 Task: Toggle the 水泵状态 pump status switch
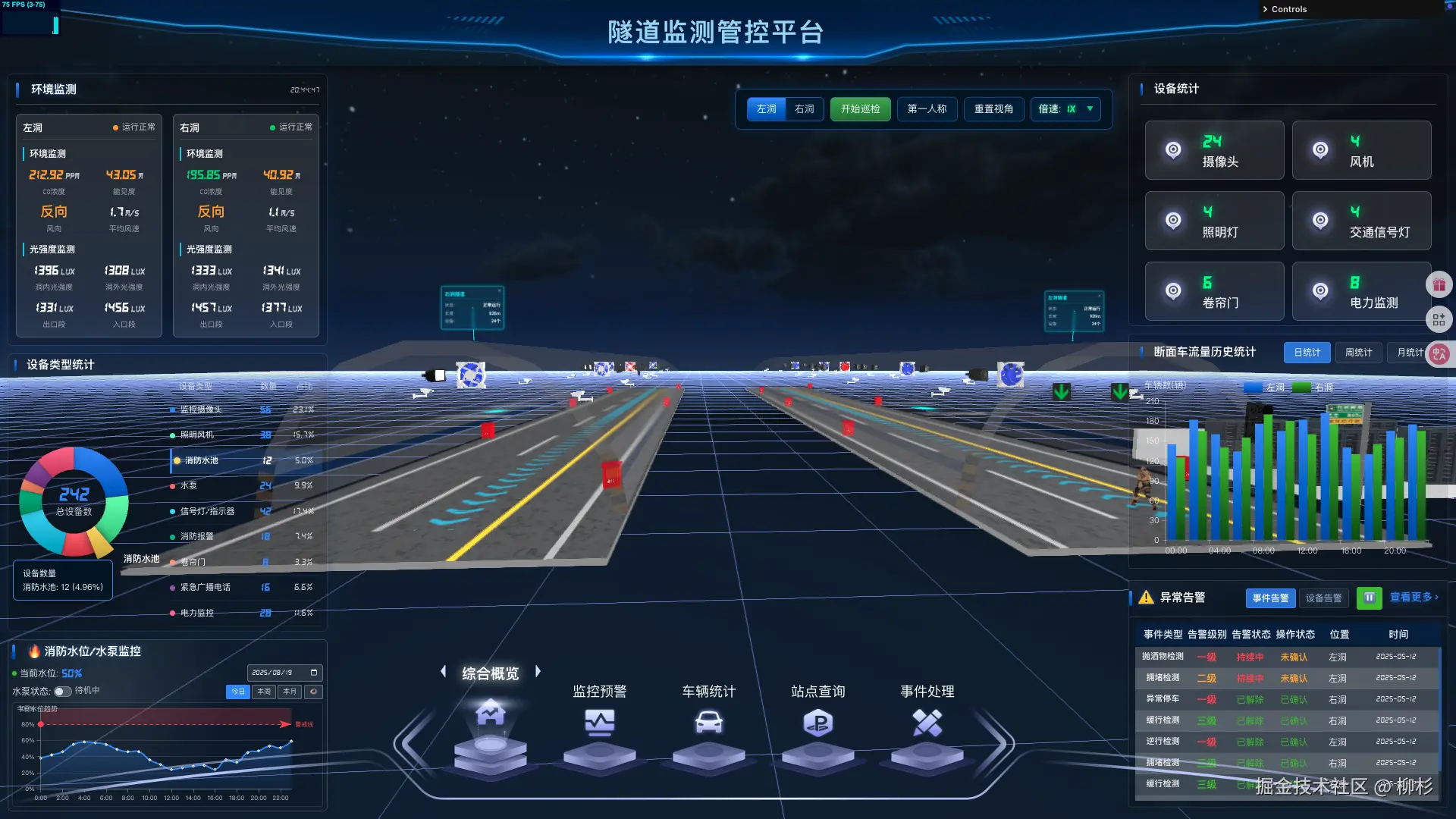(x=62, y=691)
